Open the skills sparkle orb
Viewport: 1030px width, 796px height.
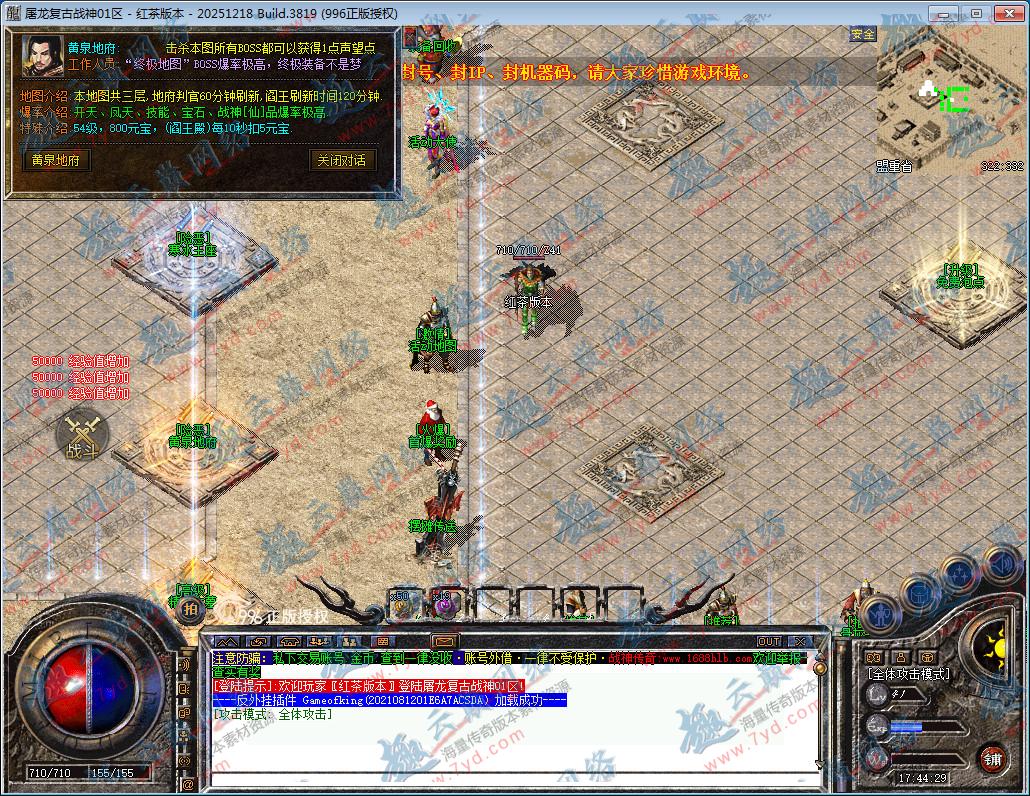[x=960, y=574]
